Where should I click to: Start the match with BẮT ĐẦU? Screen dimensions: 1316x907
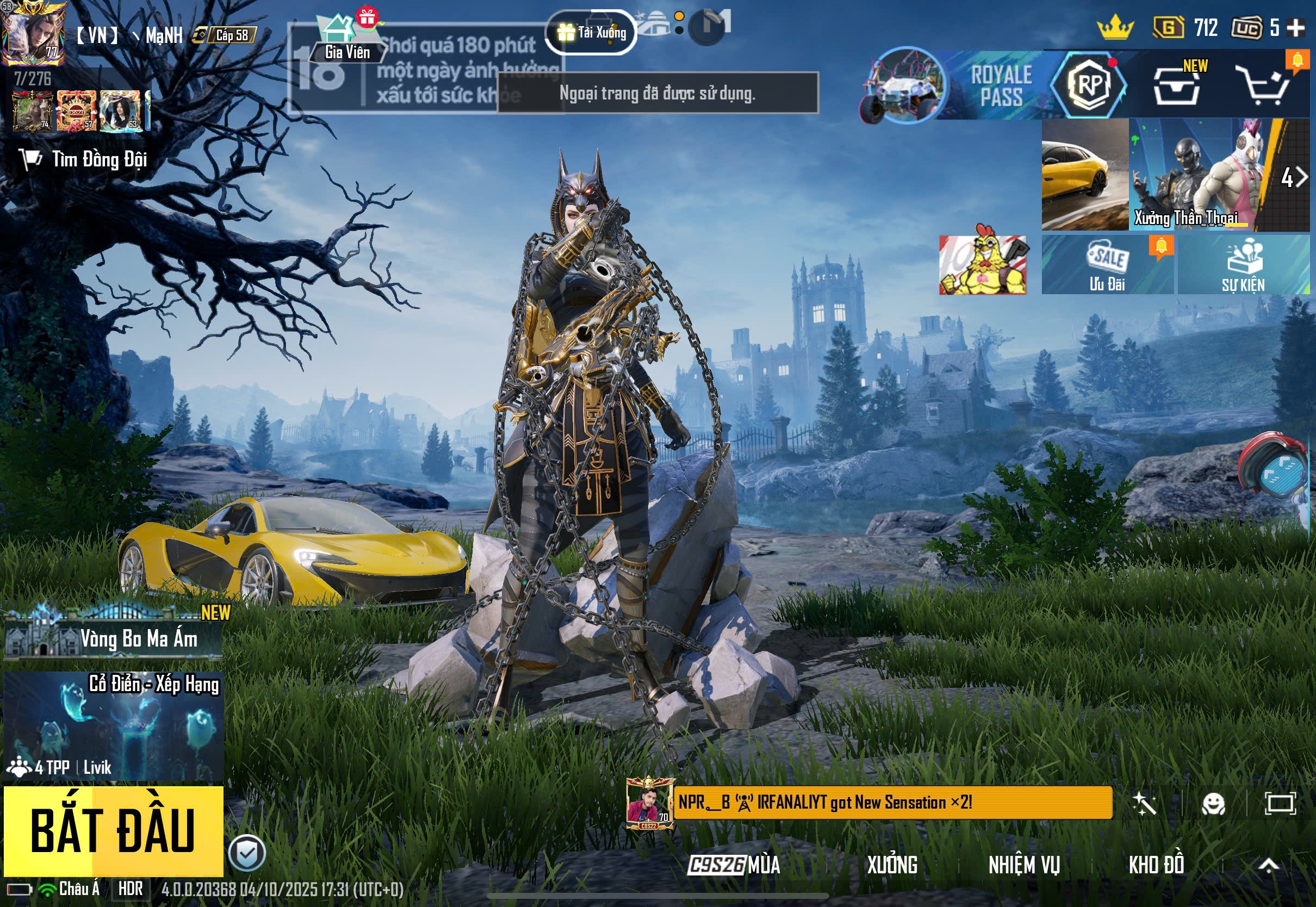tap(113, 830)
